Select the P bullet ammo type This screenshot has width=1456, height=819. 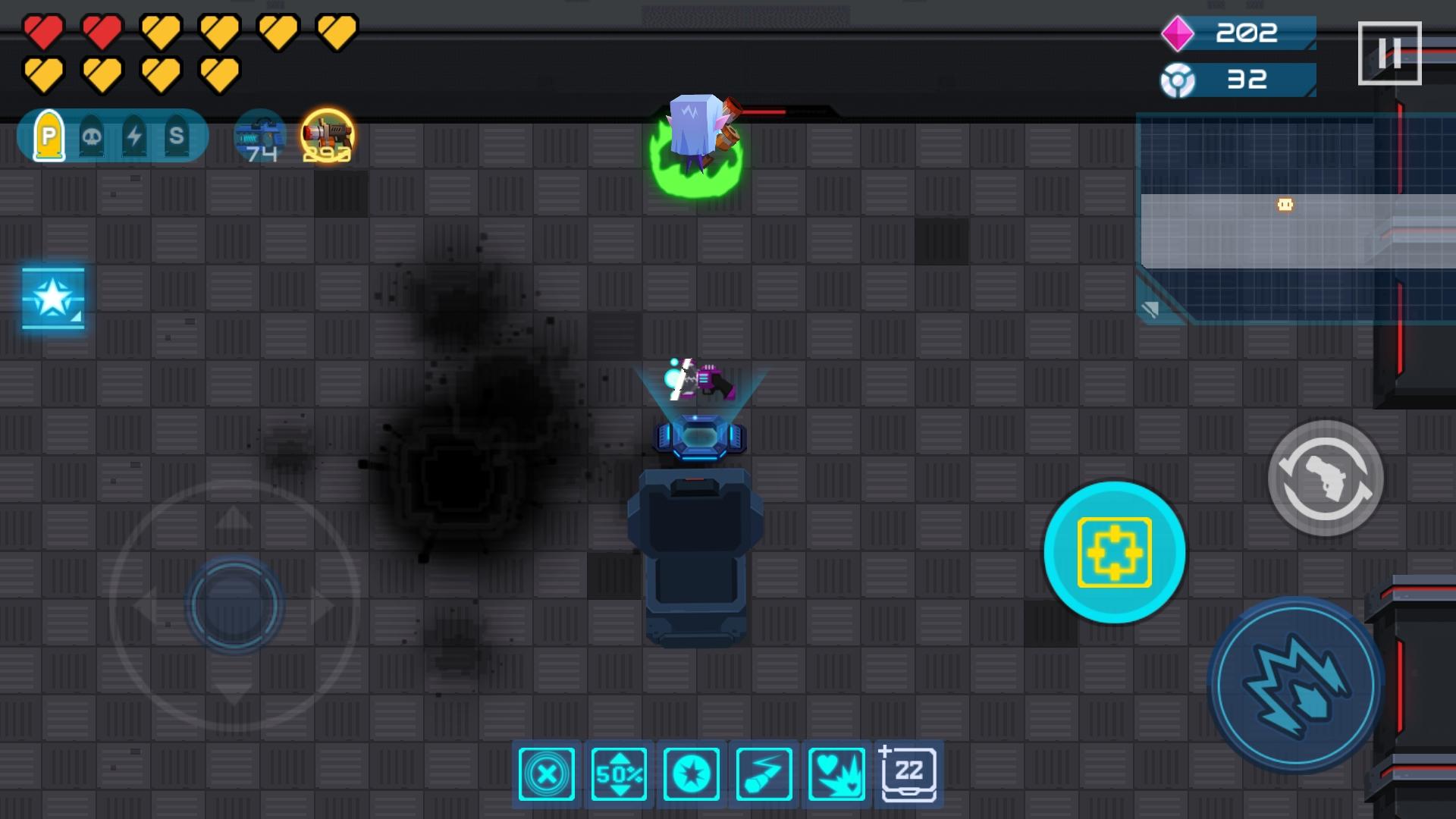coord(49,136)
